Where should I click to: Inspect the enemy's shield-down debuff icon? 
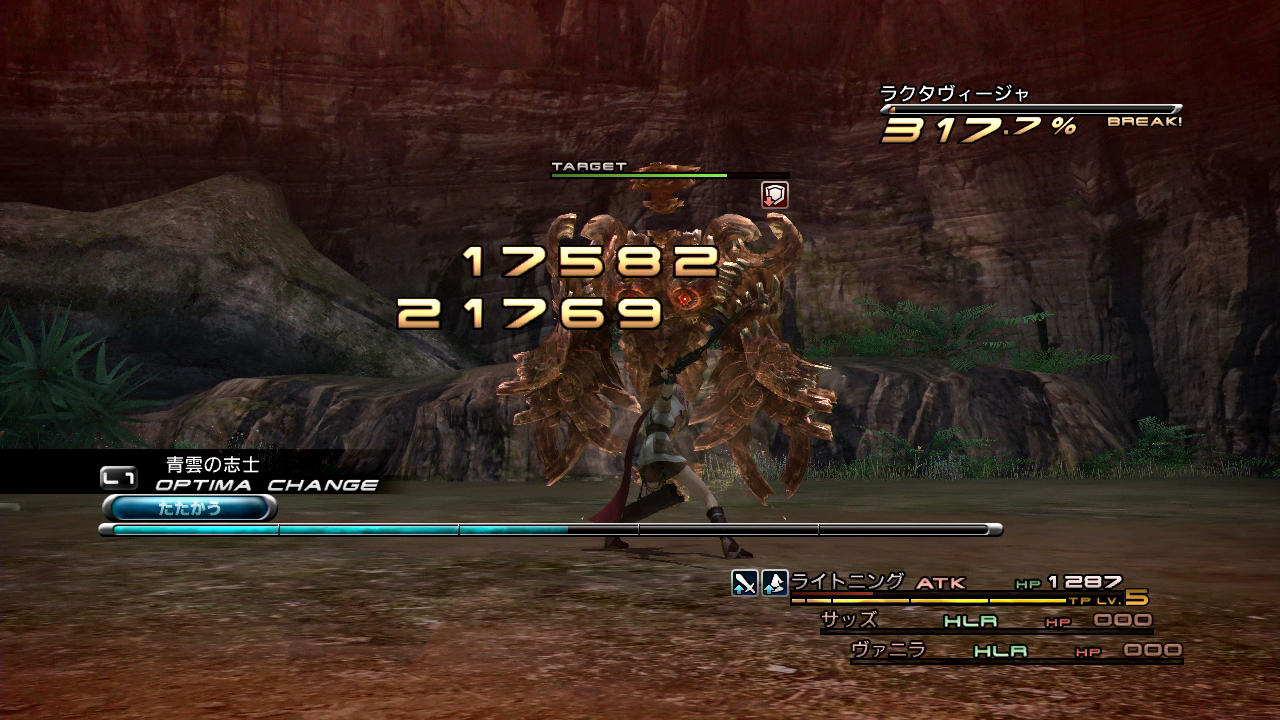pyautogui.click(x=775, y=195)
